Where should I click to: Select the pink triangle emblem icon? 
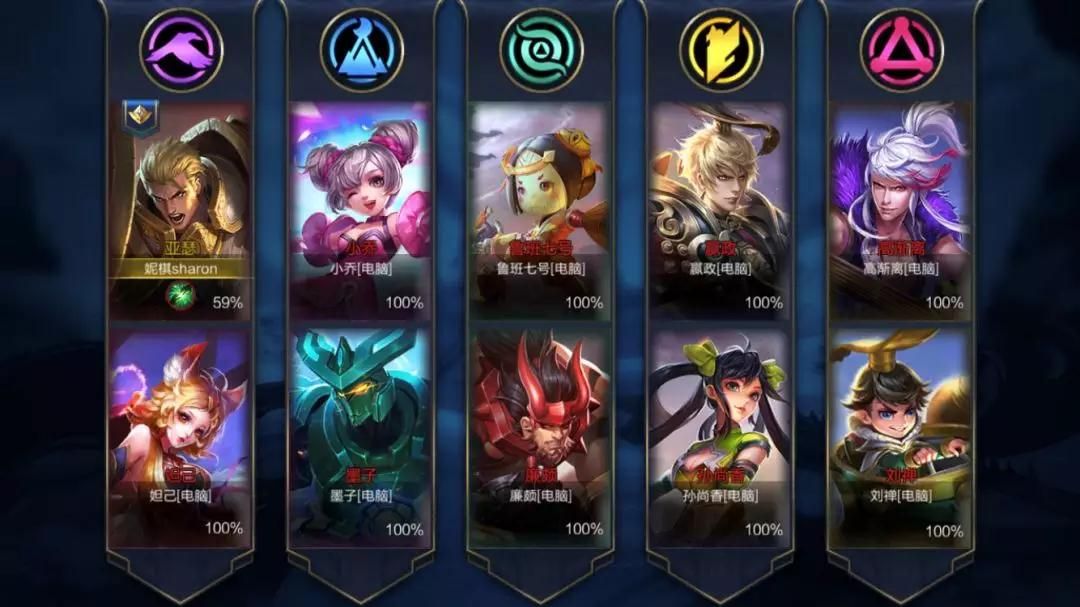coord(901,50)
